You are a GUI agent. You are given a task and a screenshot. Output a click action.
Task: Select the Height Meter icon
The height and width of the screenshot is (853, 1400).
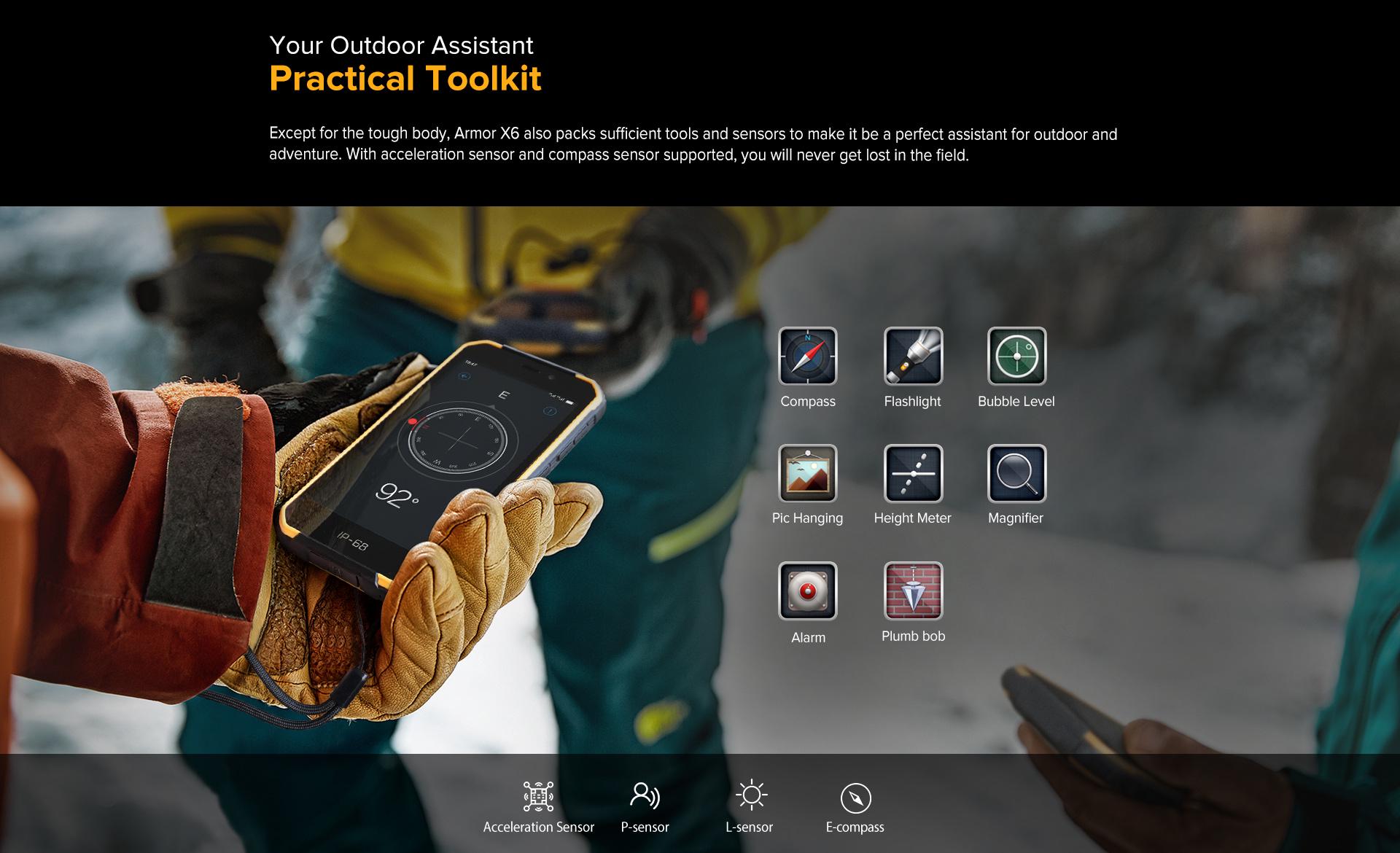point(913,473)
